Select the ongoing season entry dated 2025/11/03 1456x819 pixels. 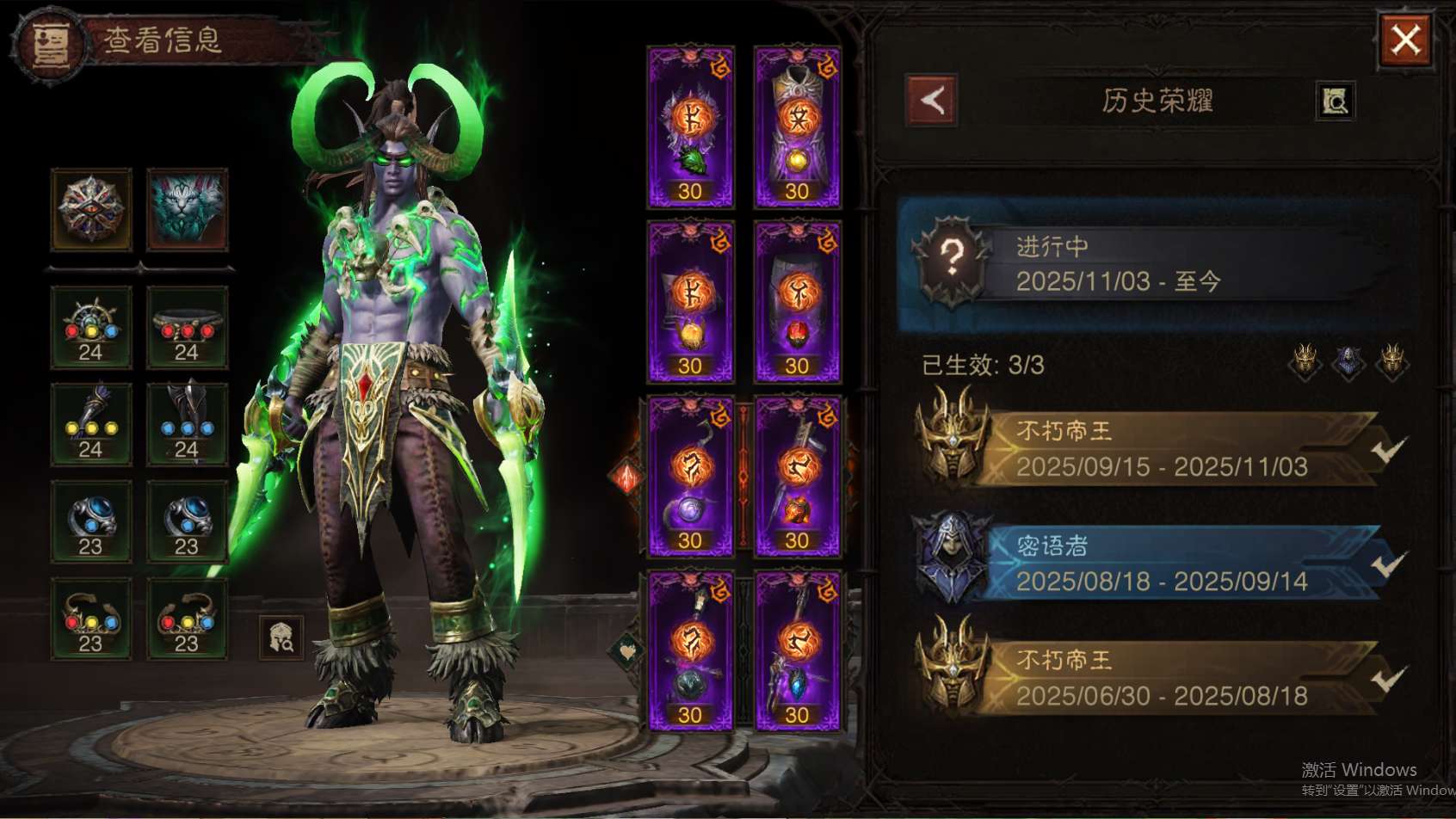click(1153, 264)
